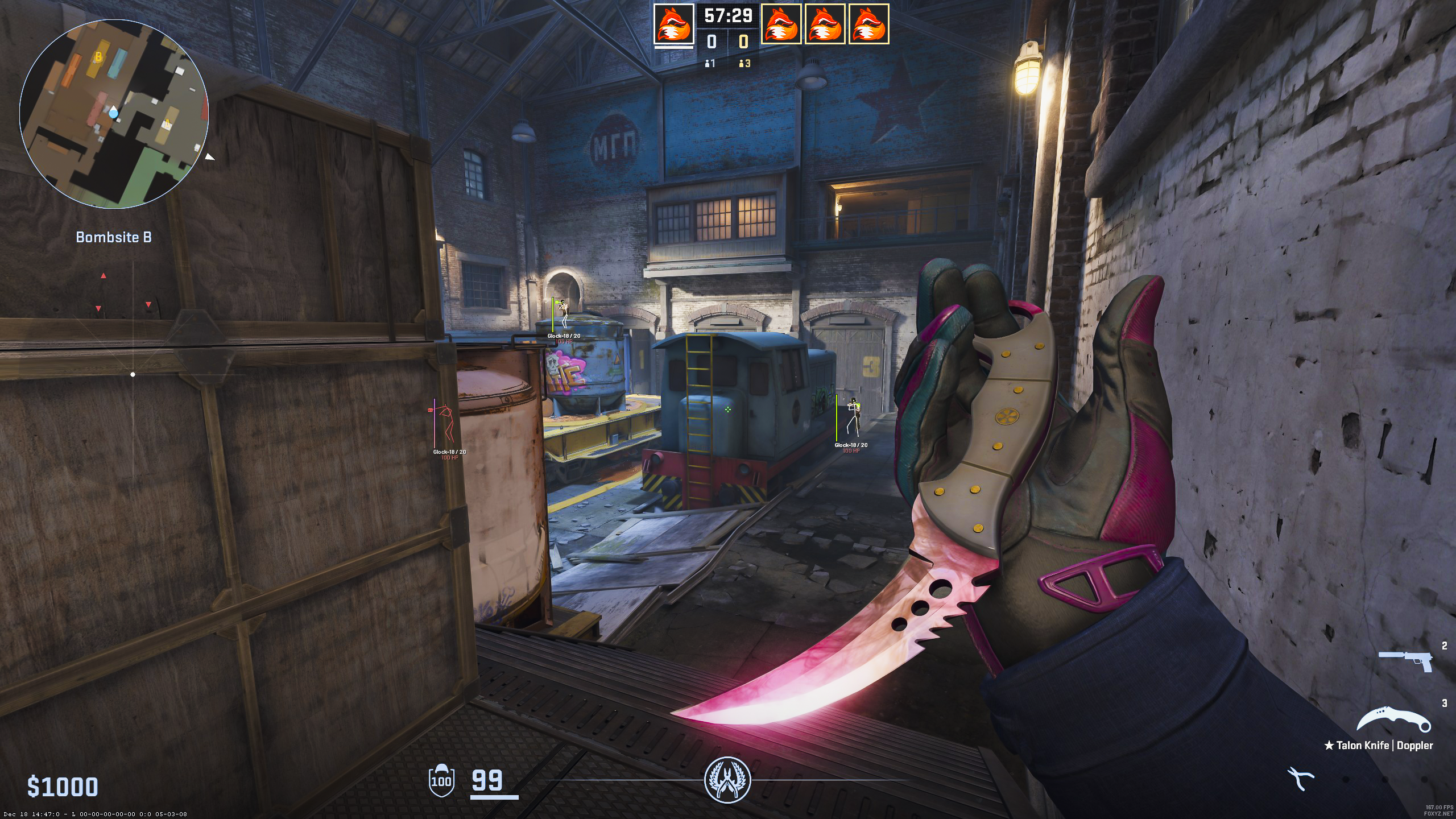The height and width of the screenshot is (819, 1456).
Task: Click the armor shield icon
Action: [x=441, y=780]
